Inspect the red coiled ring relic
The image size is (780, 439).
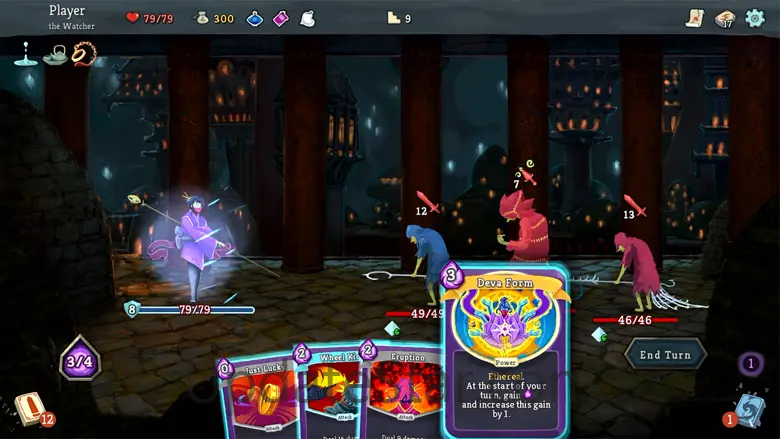click(84, 54)
